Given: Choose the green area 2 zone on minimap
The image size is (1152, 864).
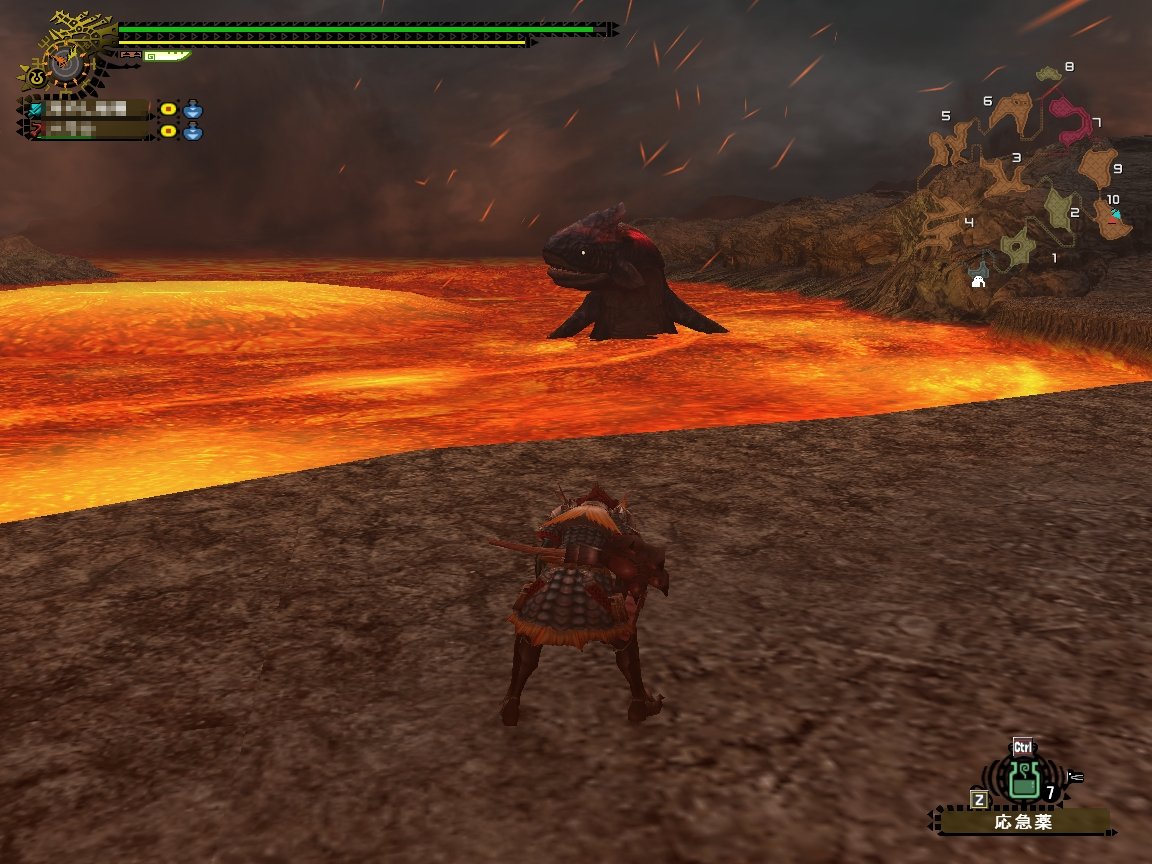Looking at the screenshot, I should coord(1059,207).
